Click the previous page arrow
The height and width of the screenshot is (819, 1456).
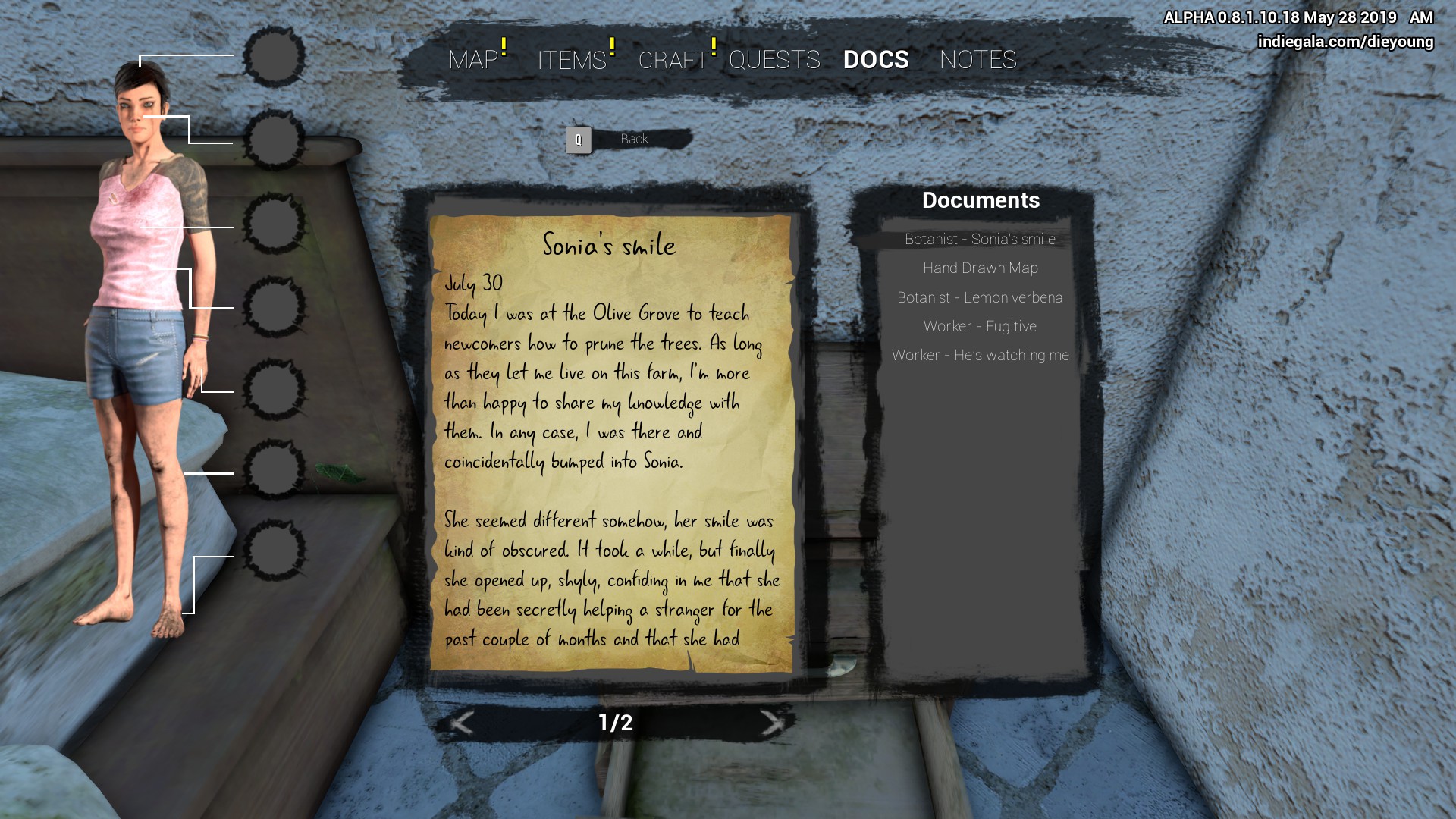(462, 723)
